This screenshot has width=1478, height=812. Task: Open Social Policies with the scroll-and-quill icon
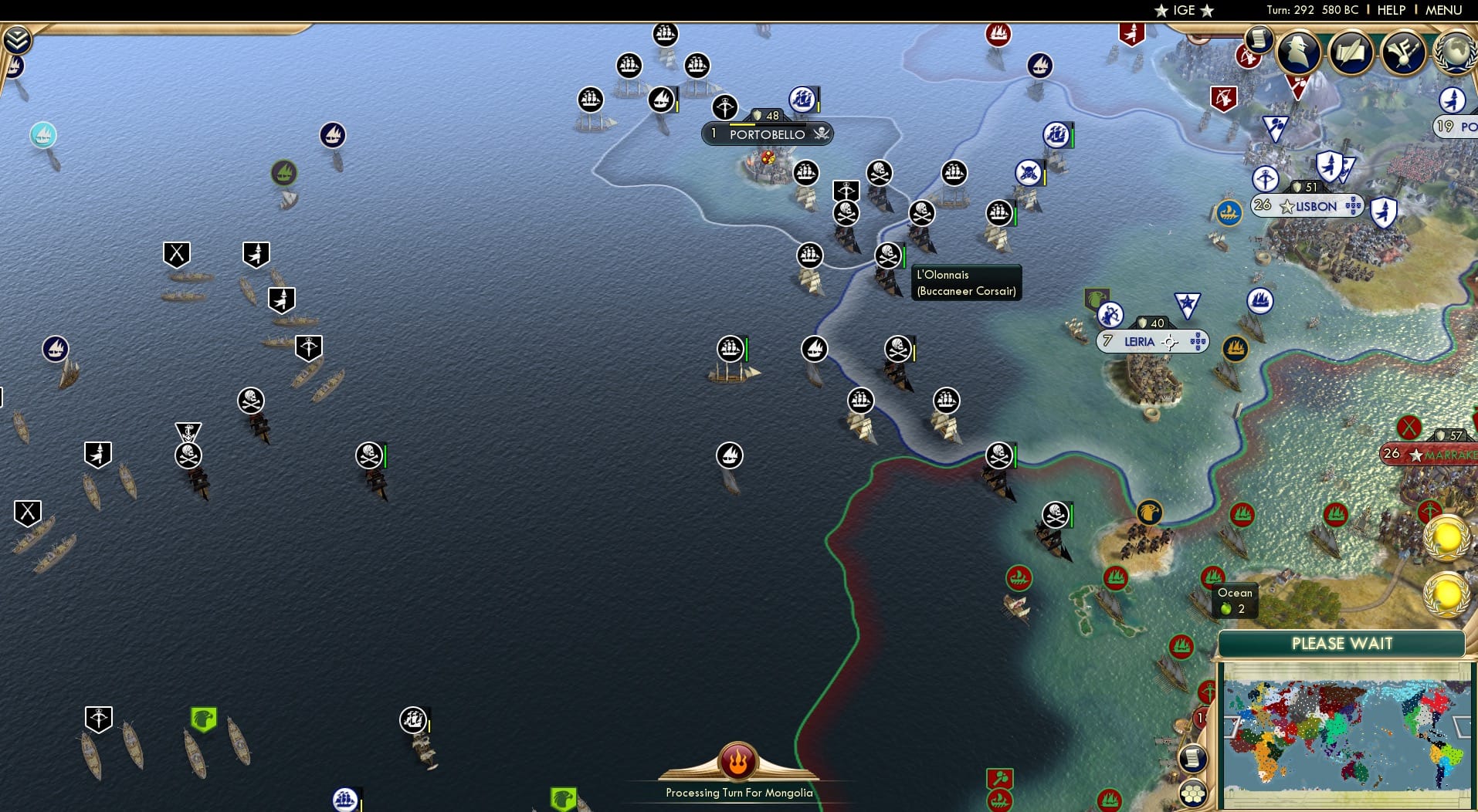pyautogui.click(x=1351, y=52)
